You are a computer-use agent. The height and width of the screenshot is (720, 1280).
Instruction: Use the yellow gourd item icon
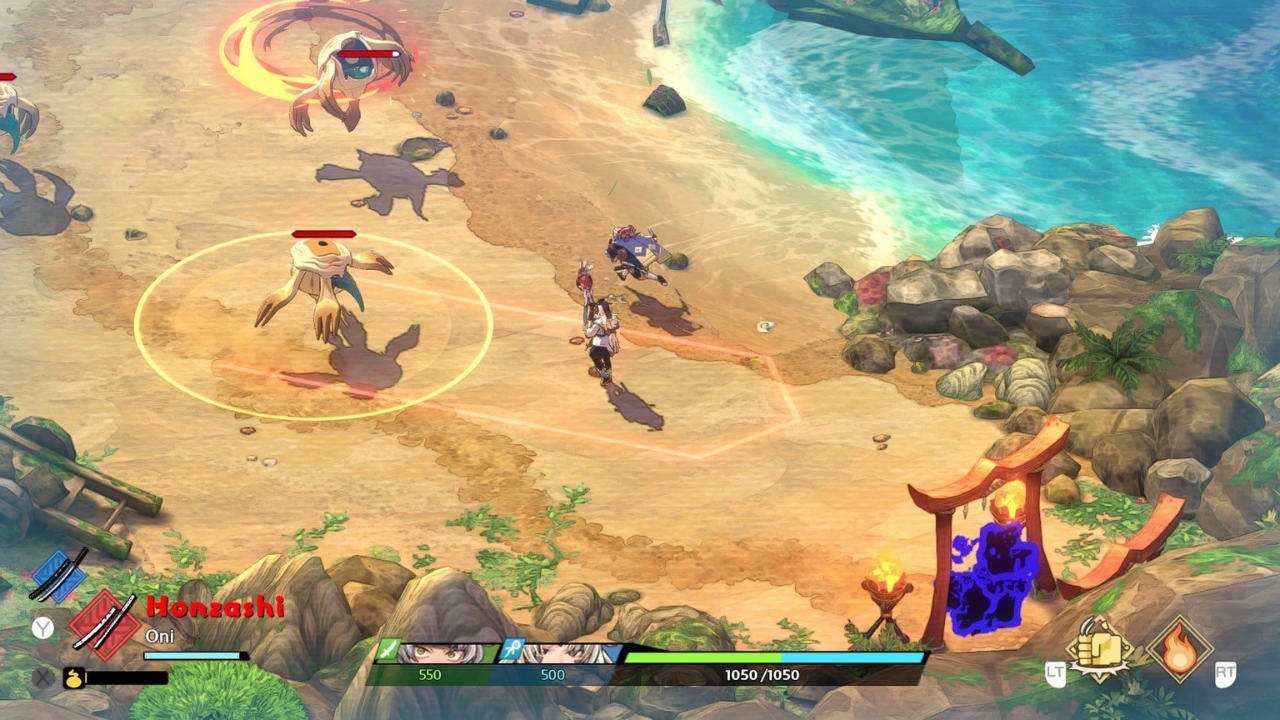74,677
